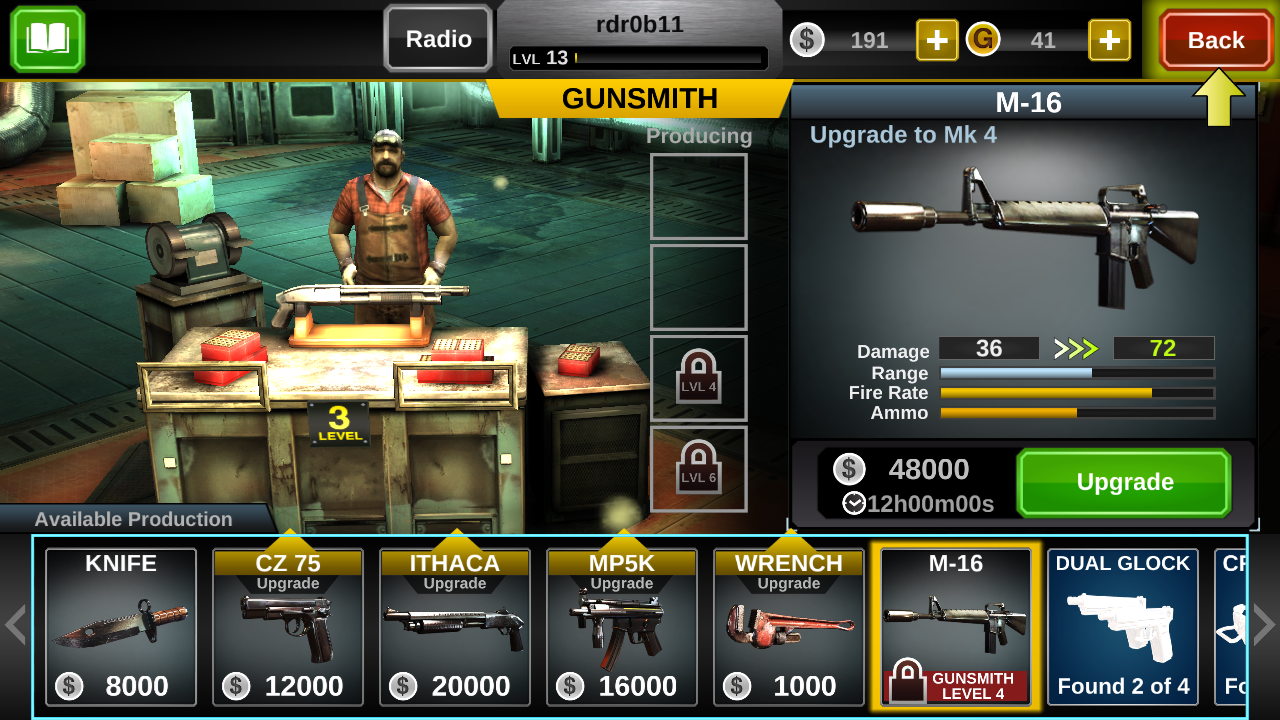Select the MP5K upgrade item

(621, 627)
